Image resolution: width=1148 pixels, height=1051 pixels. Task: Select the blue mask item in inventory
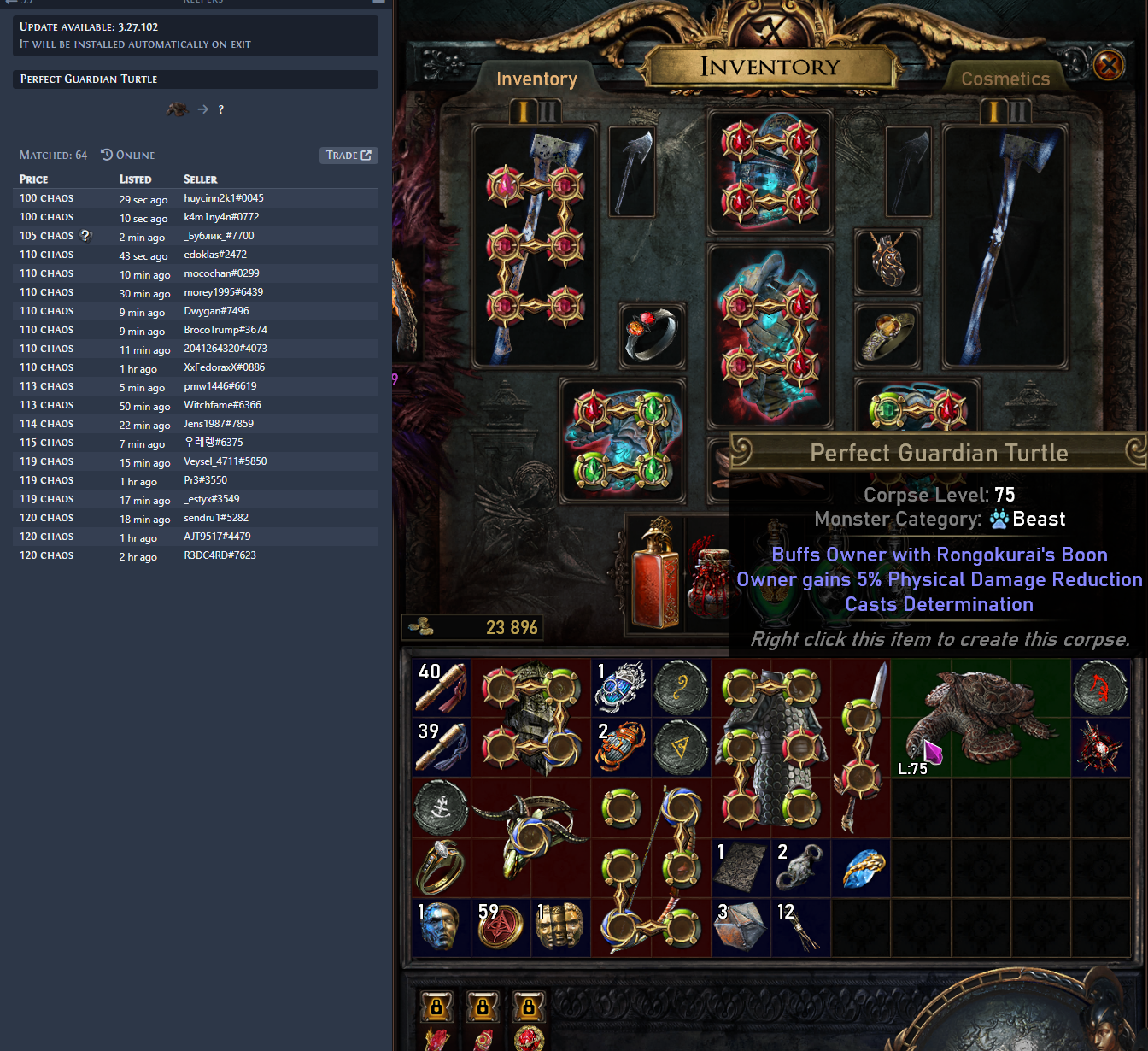click(x=440, y=925)
